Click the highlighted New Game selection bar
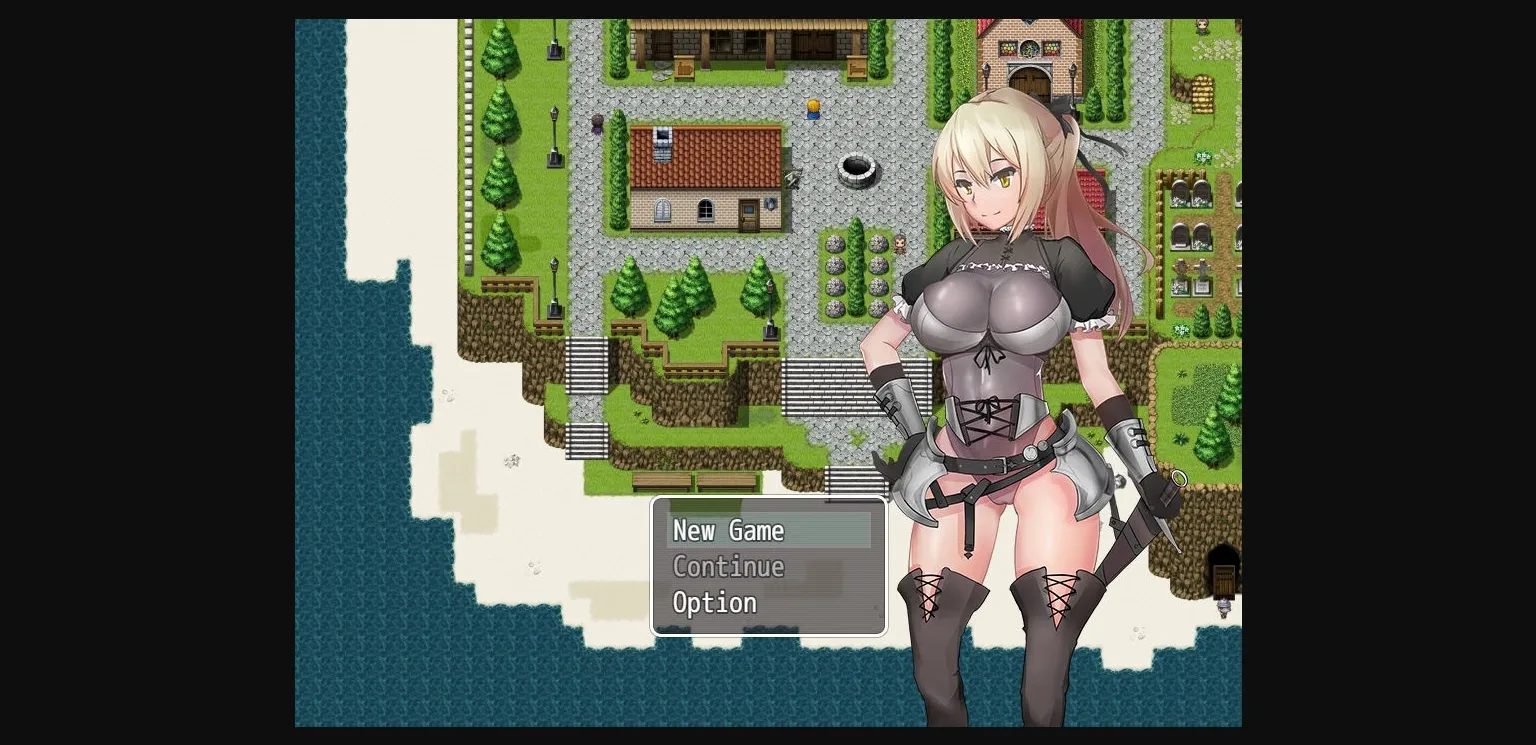Image resolution: width=1536 pixels, height=745 pixels. tap(770, 530)
